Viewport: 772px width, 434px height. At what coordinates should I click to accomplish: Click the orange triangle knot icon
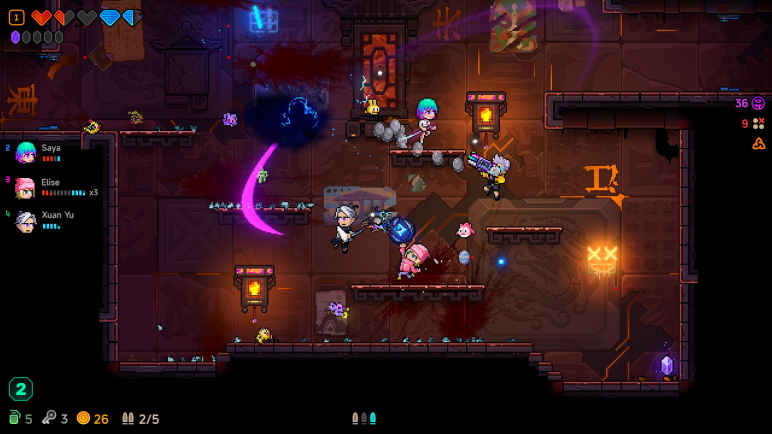758,143
